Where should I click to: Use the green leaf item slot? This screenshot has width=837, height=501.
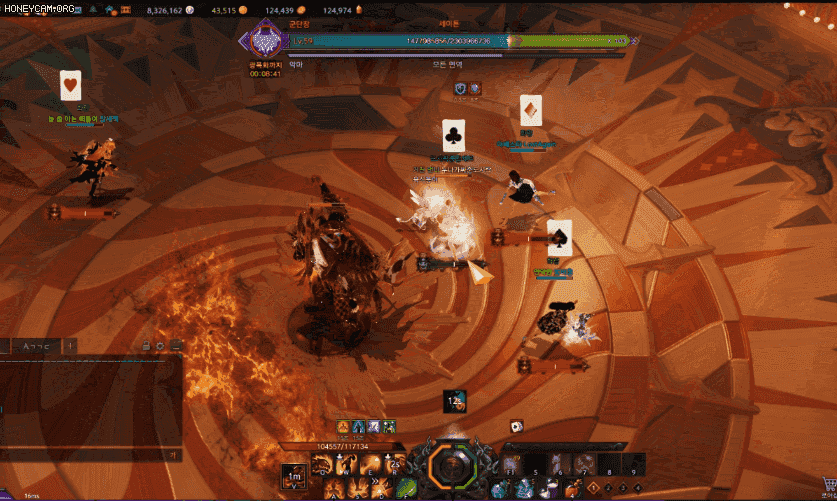407,488
